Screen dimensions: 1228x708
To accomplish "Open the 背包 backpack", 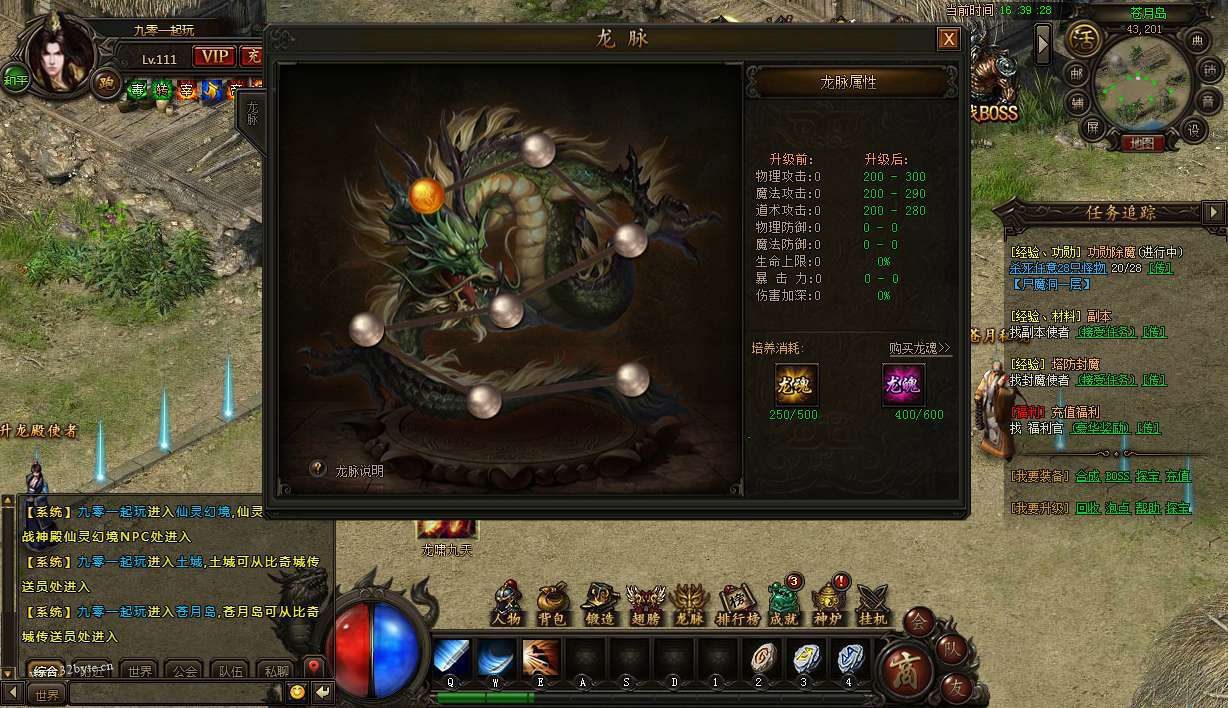I will coord(552,603).
